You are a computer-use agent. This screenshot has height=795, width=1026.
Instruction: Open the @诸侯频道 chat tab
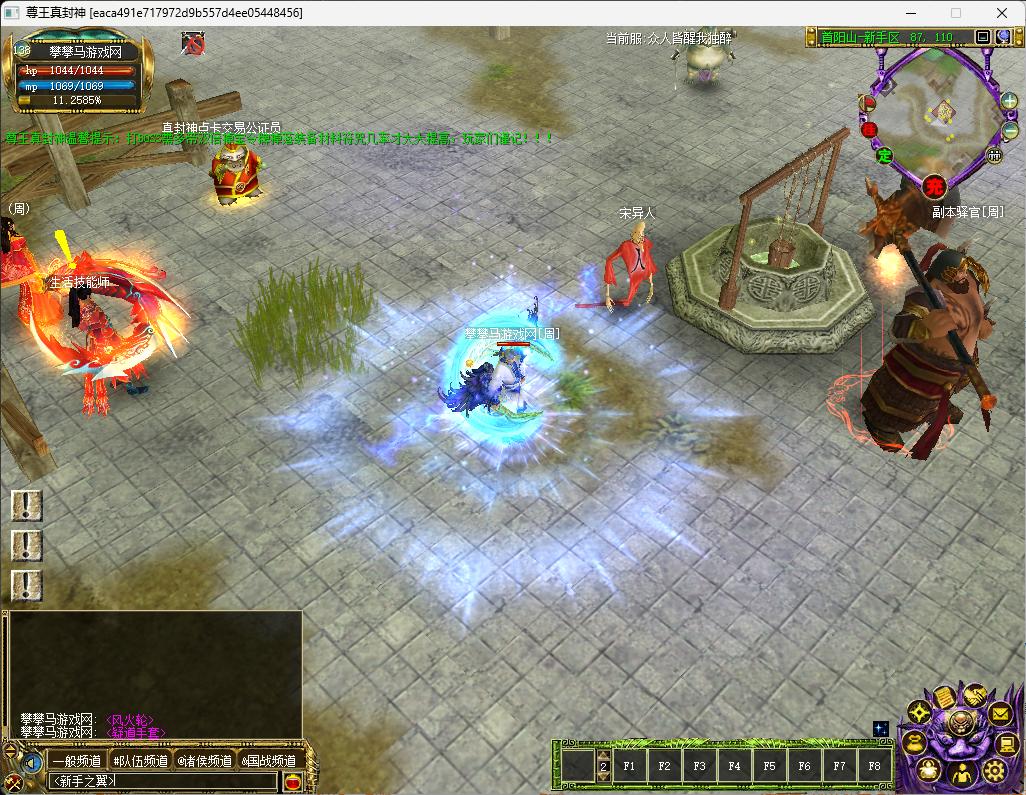(x=205, y=761)
